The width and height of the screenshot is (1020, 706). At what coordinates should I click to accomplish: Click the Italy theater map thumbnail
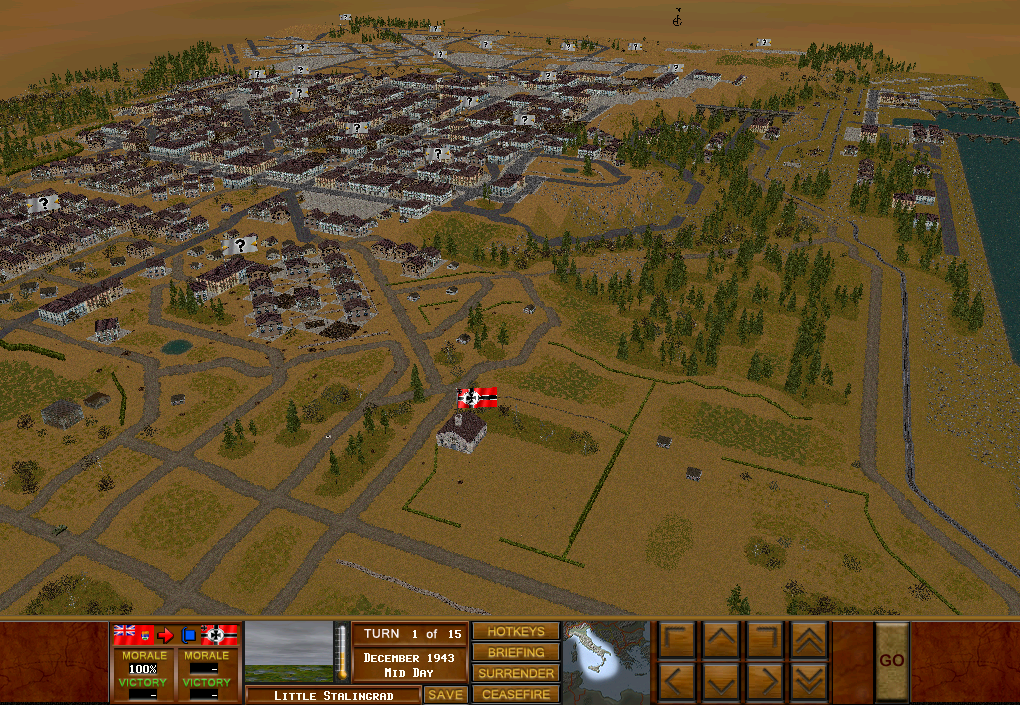605,662
